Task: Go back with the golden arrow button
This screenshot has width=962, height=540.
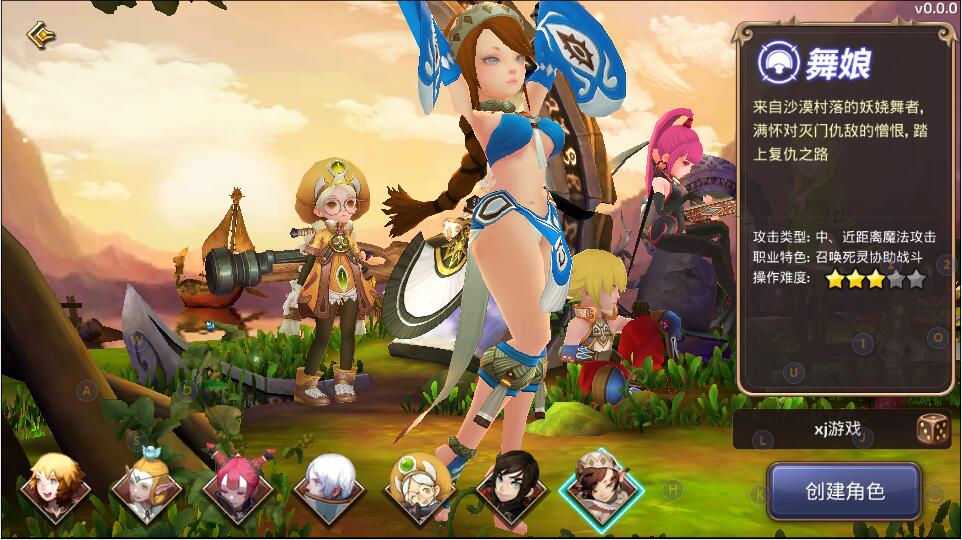Action: [x=40, y=34]
